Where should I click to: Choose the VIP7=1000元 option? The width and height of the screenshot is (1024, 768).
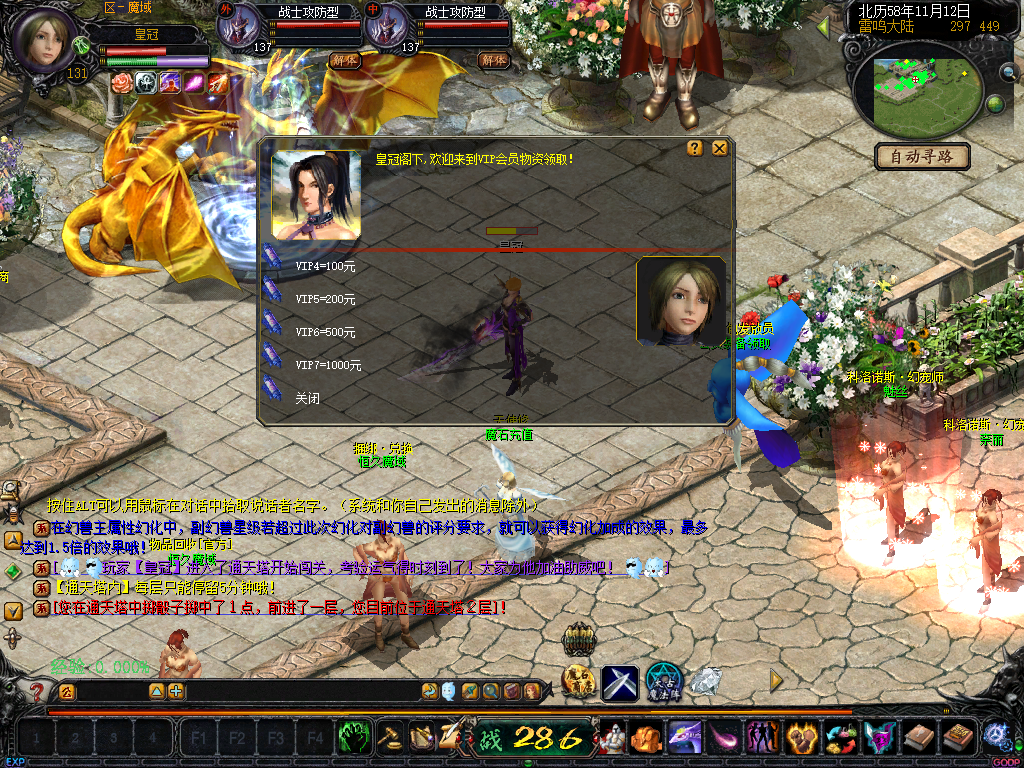pos(328,365)
